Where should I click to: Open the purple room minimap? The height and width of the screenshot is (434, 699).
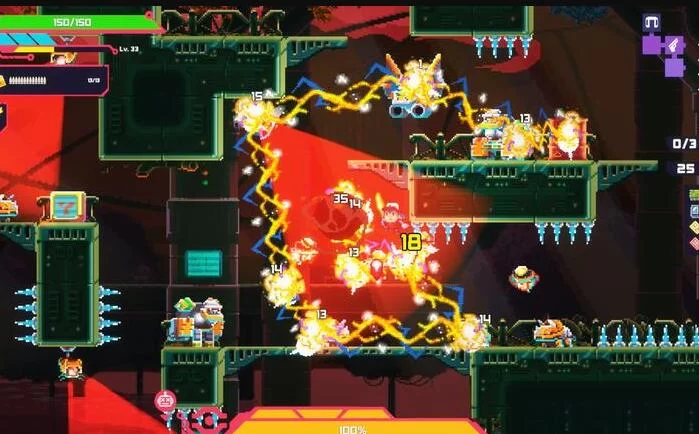point(663,52)
